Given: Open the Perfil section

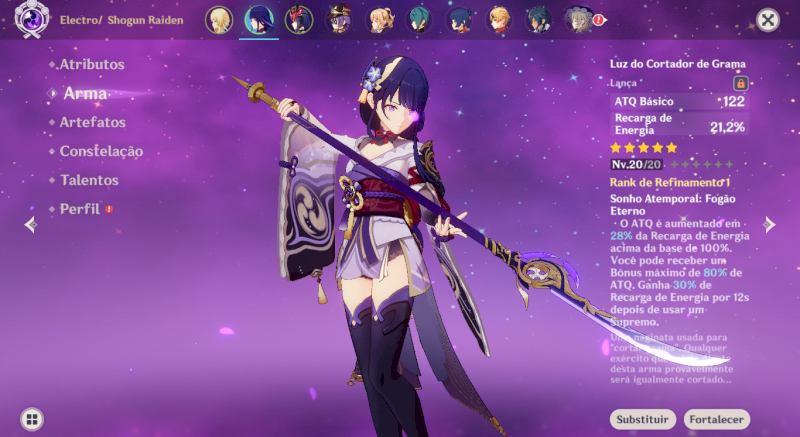Looking at the screenshot, I should click(81, 209).
